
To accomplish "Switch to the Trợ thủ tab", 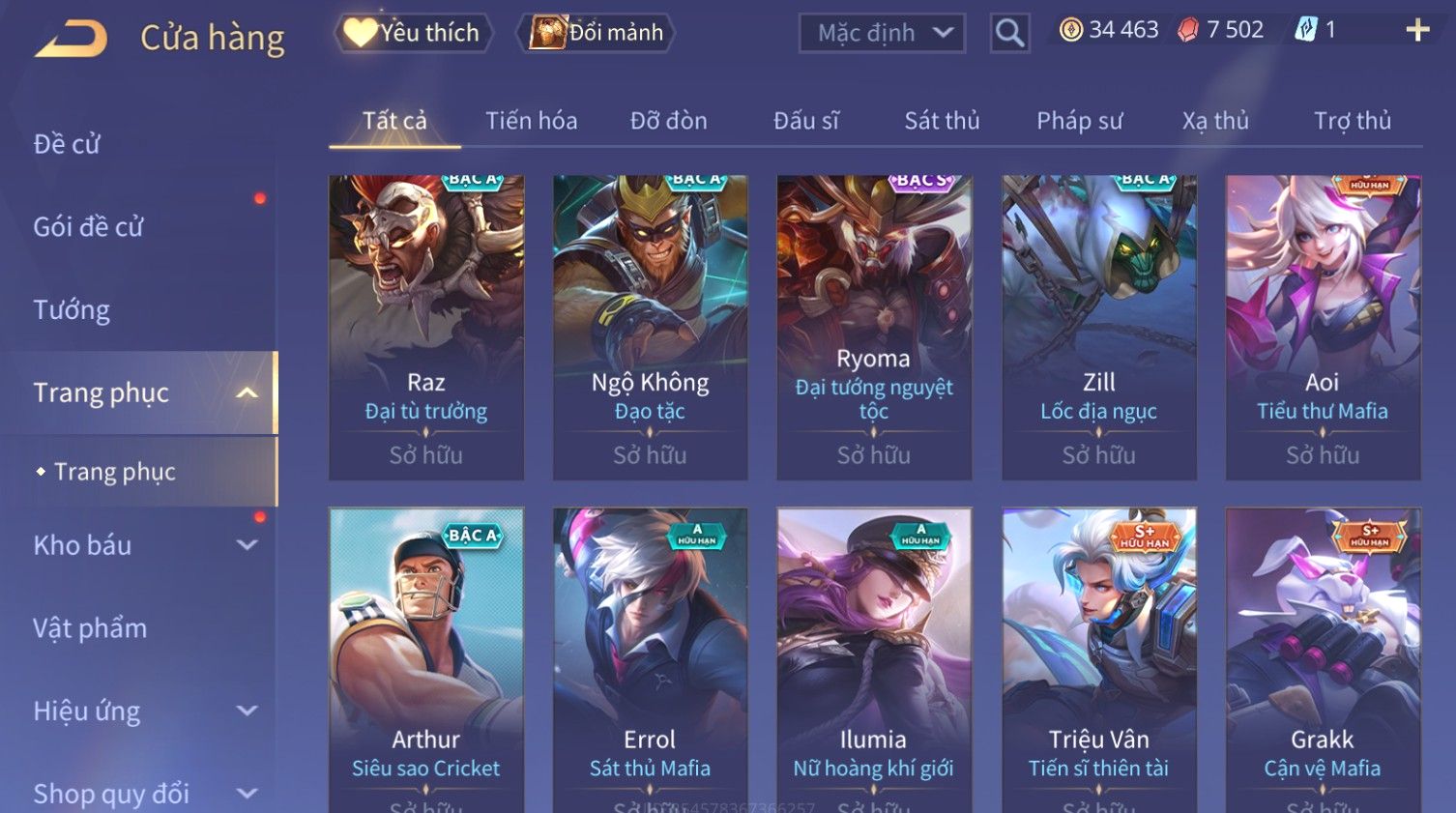I will 1352,121.
